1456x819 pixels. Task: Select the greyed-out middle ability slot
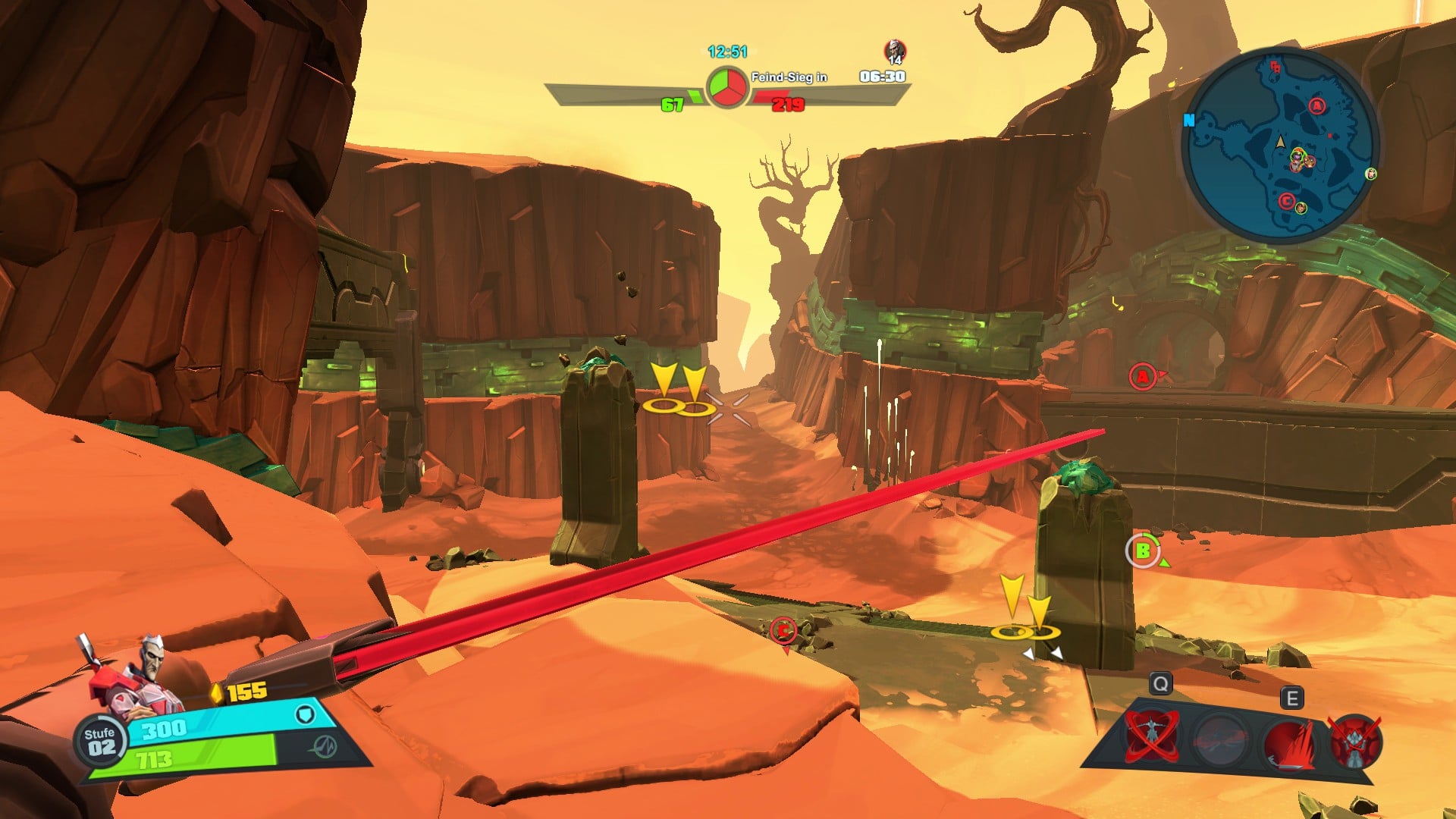pos(1219,738)
